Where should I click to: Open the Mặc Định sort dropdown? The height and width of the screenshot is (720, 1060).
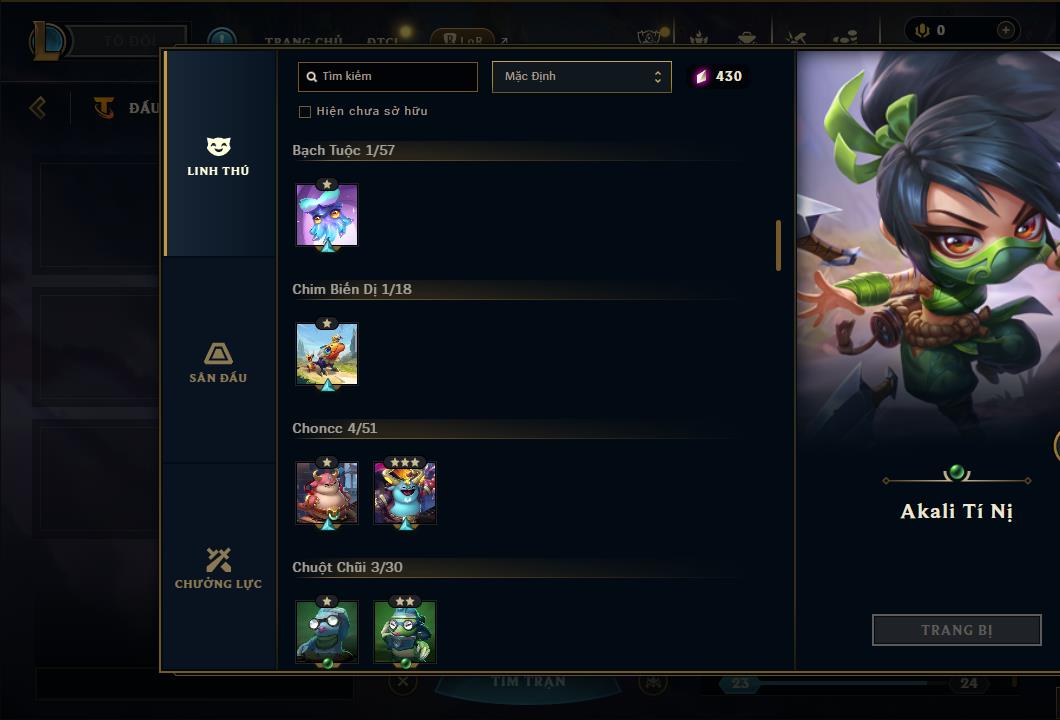pyautogui.click(x=581, y=77)
